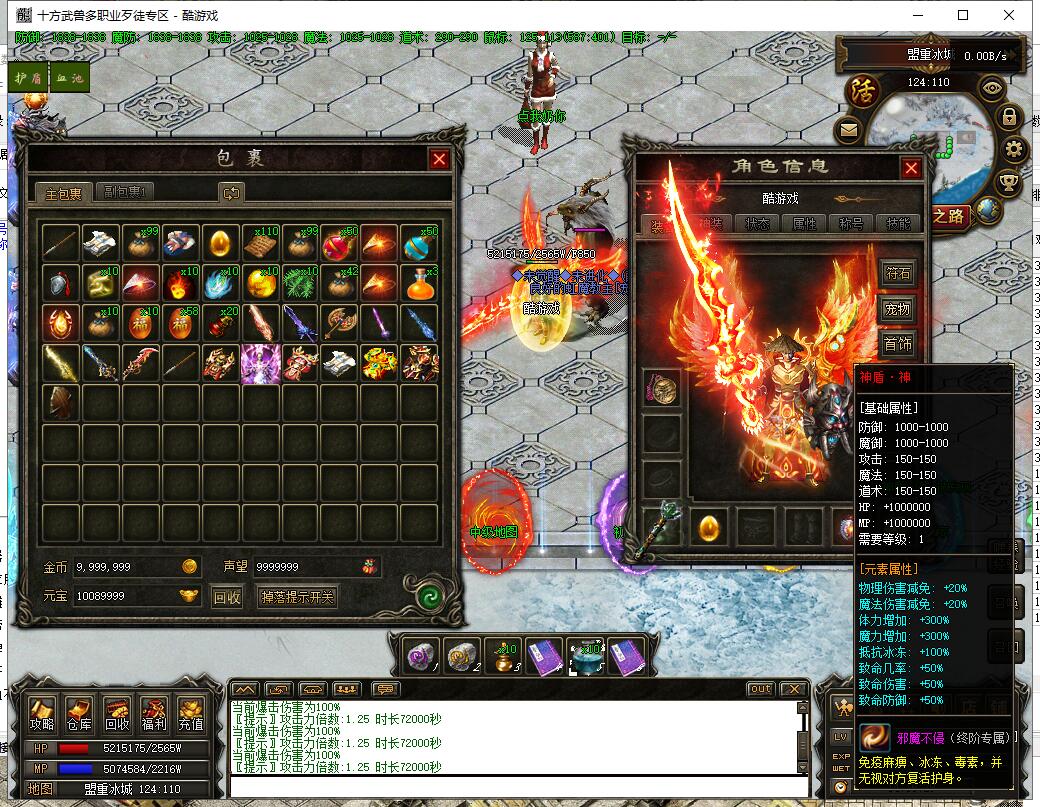Viewport: 1040px width, 807px height.
Task: Open the 充值 recharge menu
Action: point(191,714)
